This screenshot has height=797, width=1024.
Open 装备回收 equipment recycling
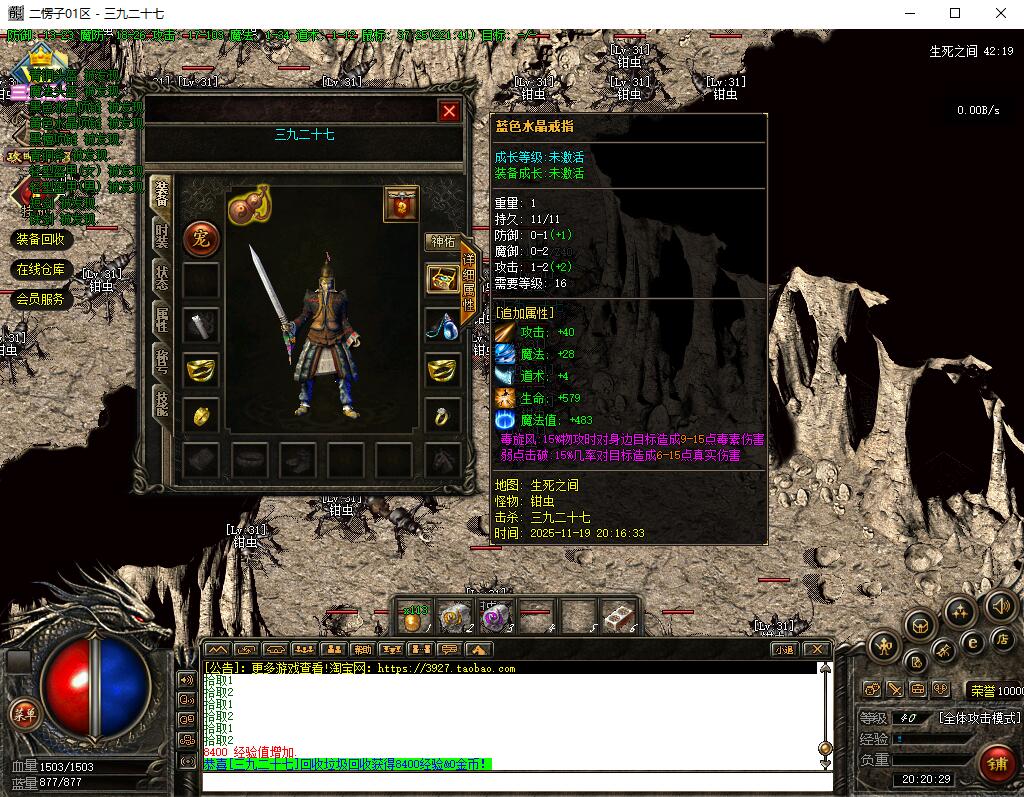coord(41,239)
